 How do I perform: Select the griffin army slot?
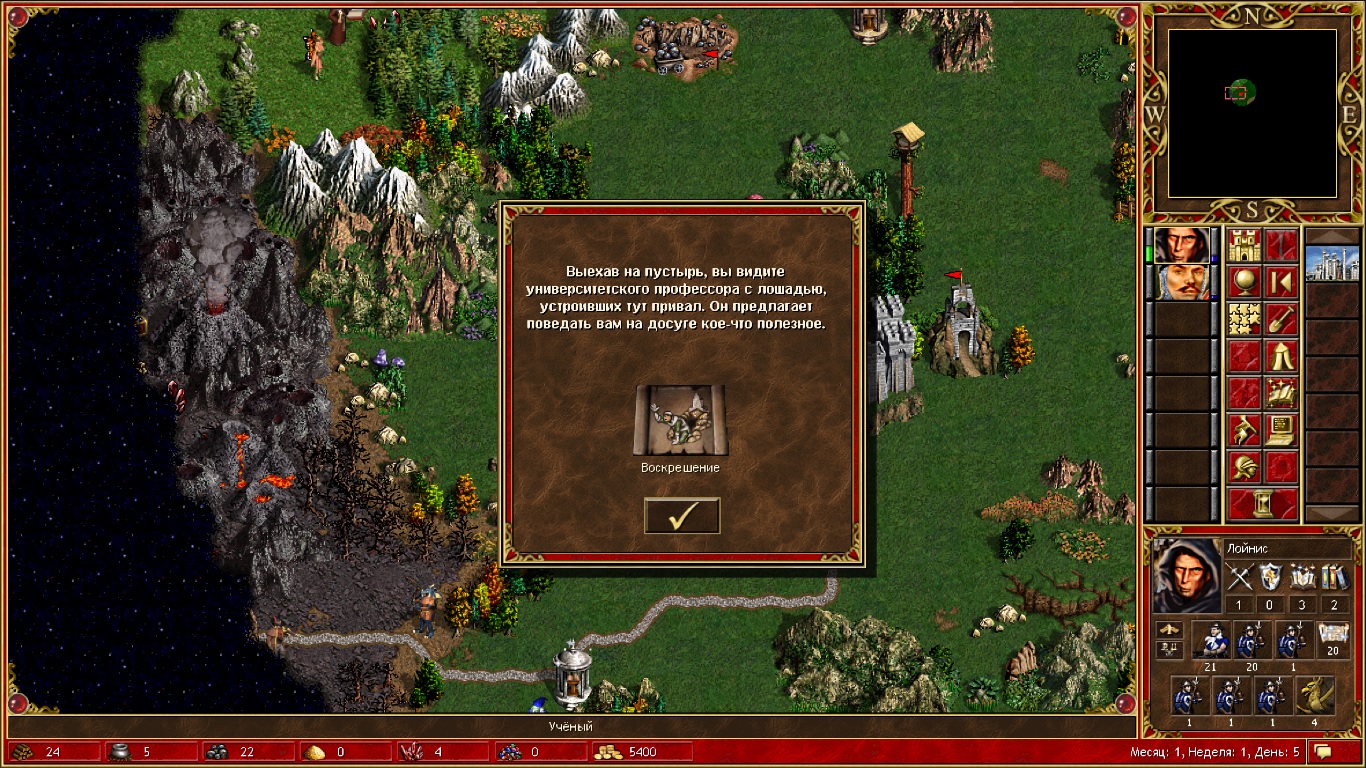tap(1314, 696)
